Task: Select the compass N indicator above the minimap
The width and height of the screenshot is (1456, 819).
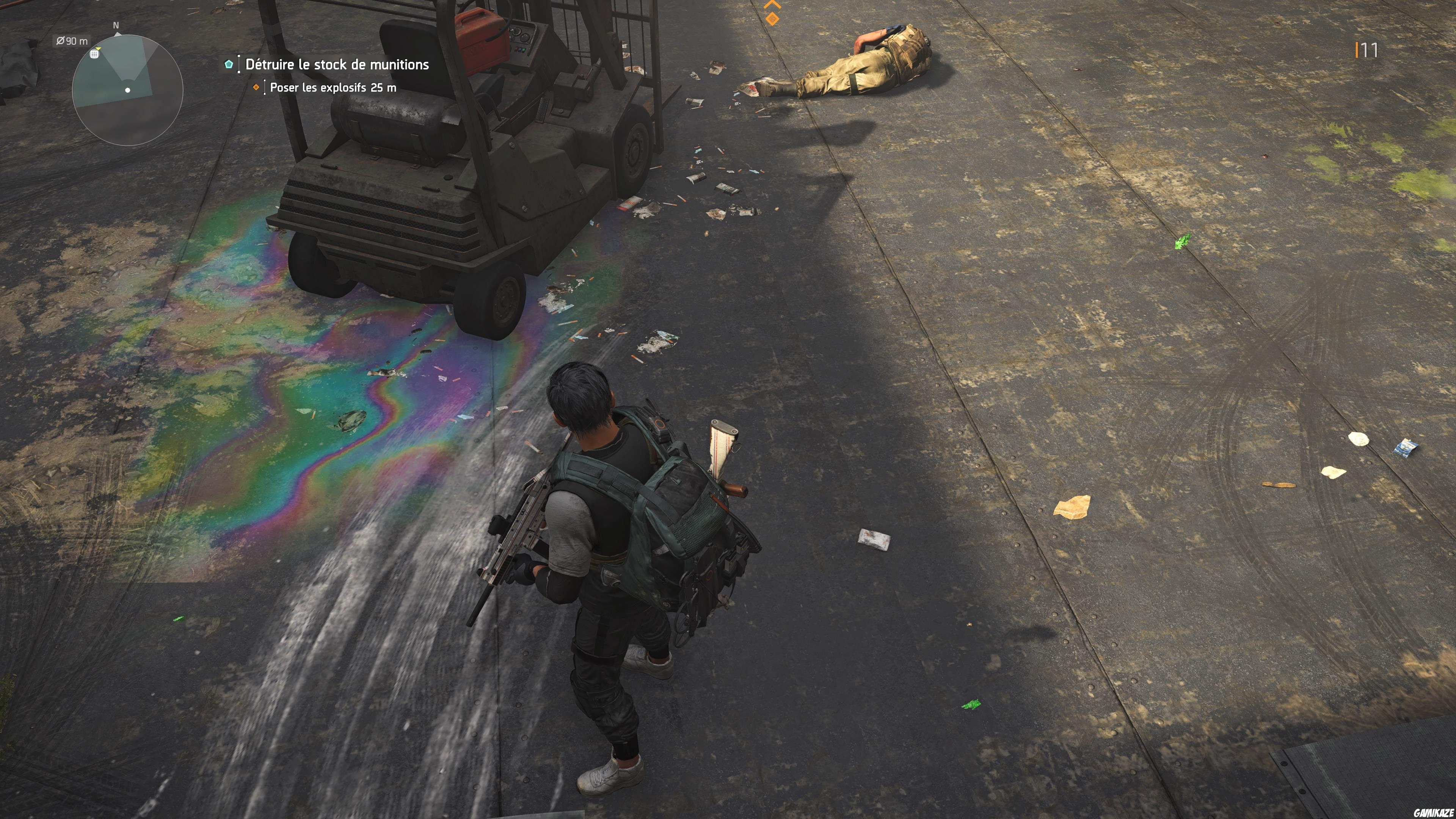Action: [x=116, y=25]
